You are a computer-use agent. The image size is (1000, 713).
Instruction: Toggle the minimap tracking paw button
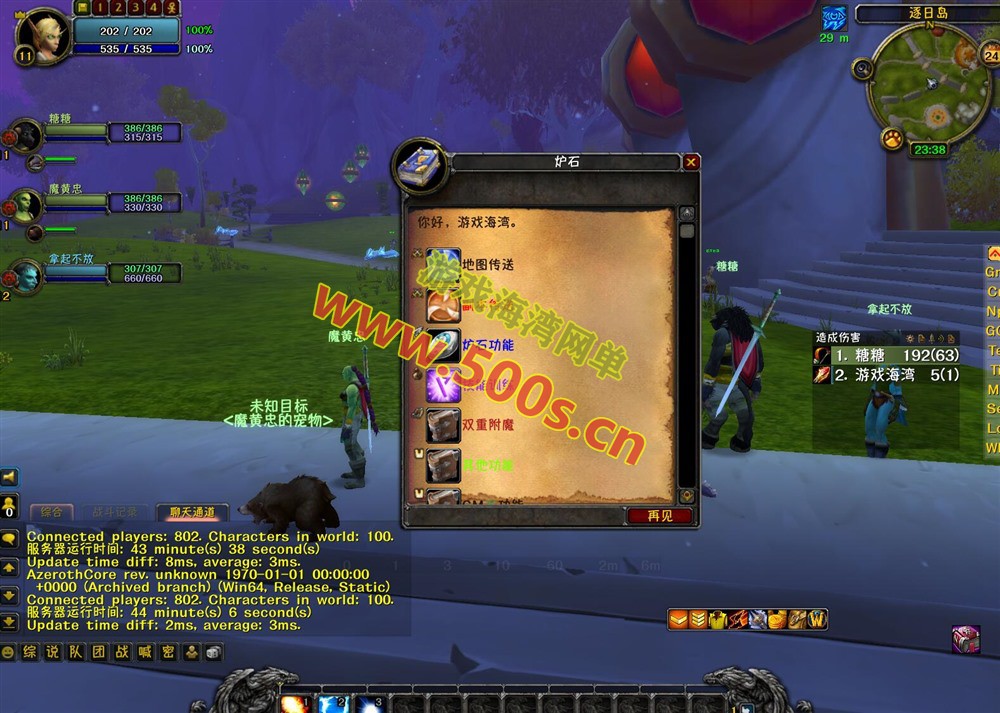tap(893, 138)
